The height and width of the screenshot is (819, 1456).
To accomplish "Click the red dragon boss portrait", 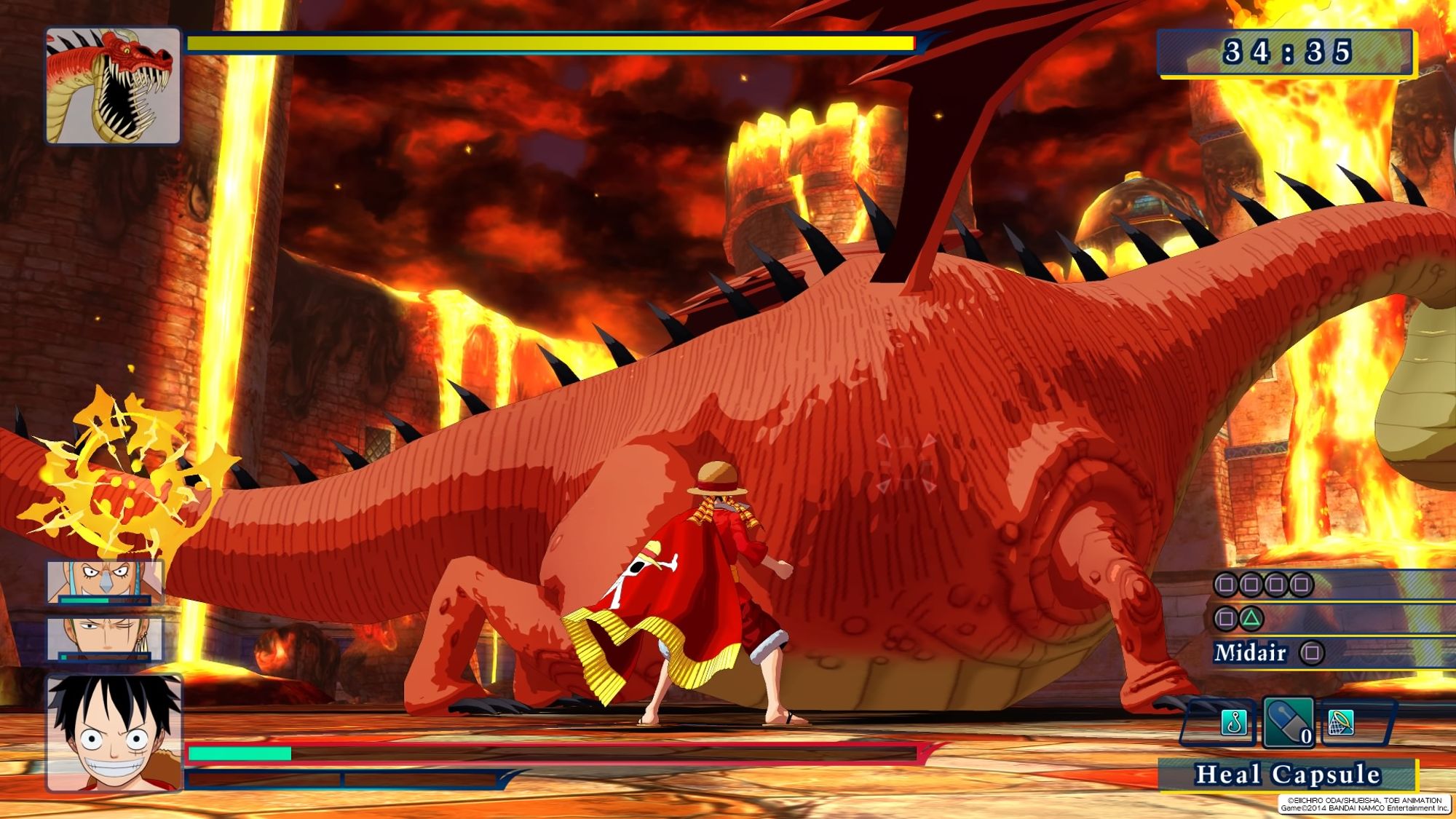I will pos(113,86).
